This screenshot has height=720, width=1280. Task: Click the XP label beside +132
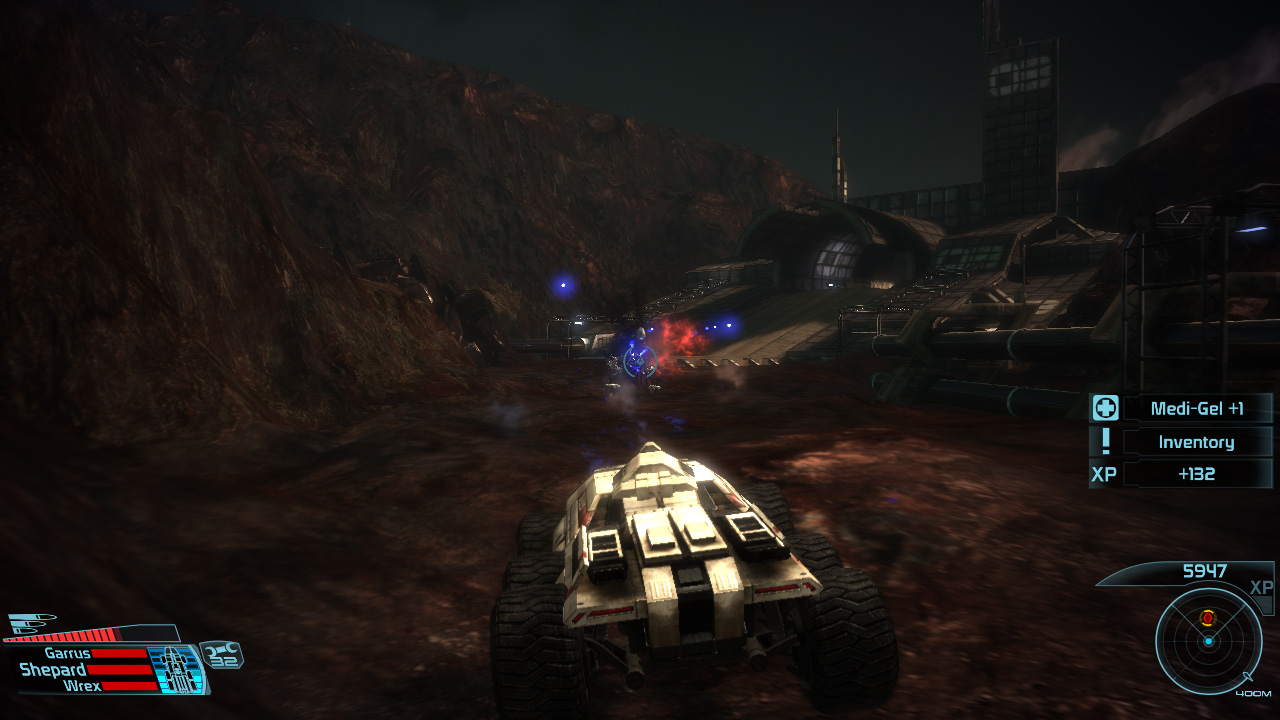coord(1104,472)
